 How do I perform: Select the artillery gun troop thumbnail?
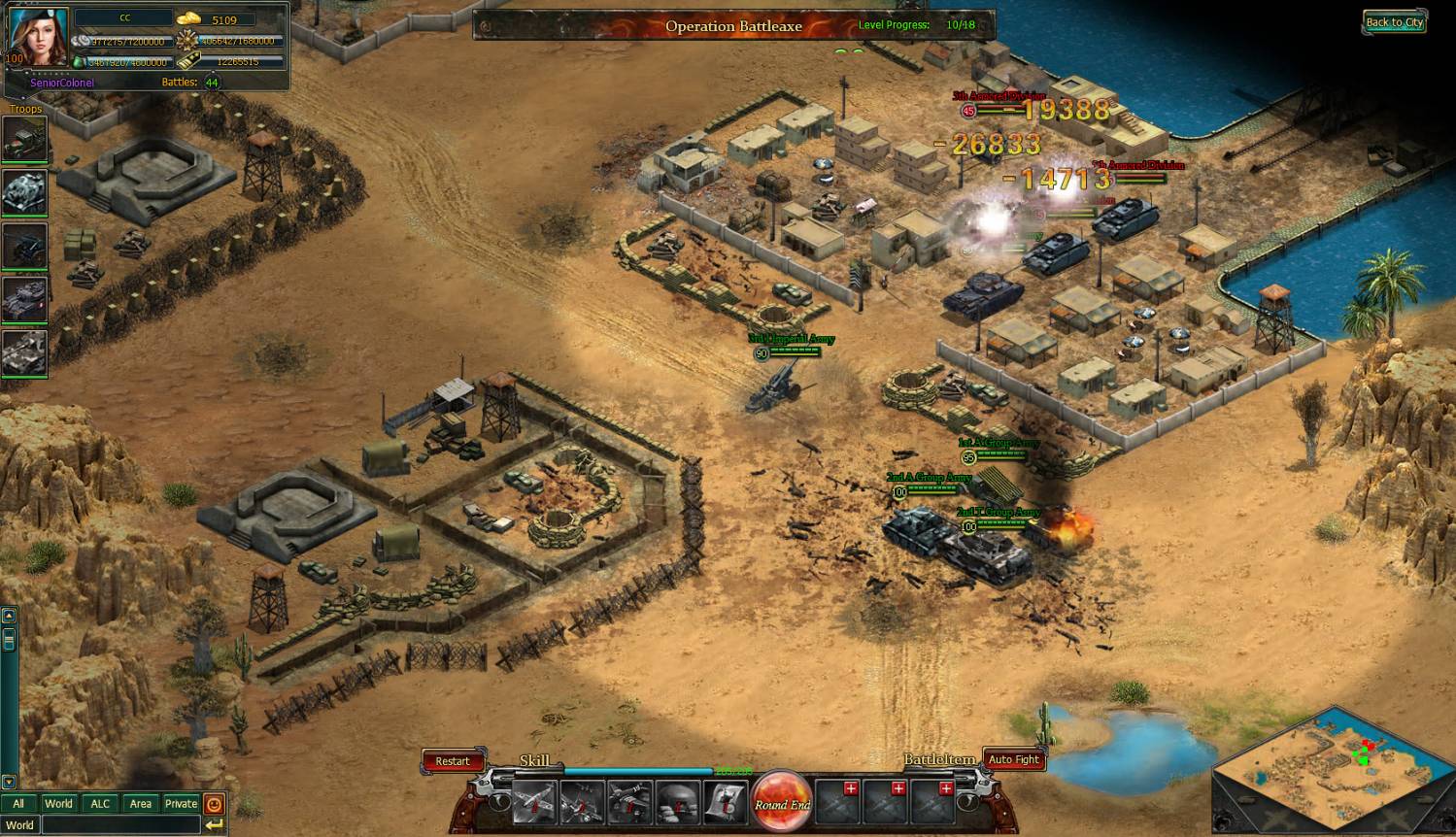tap(24, 247)
